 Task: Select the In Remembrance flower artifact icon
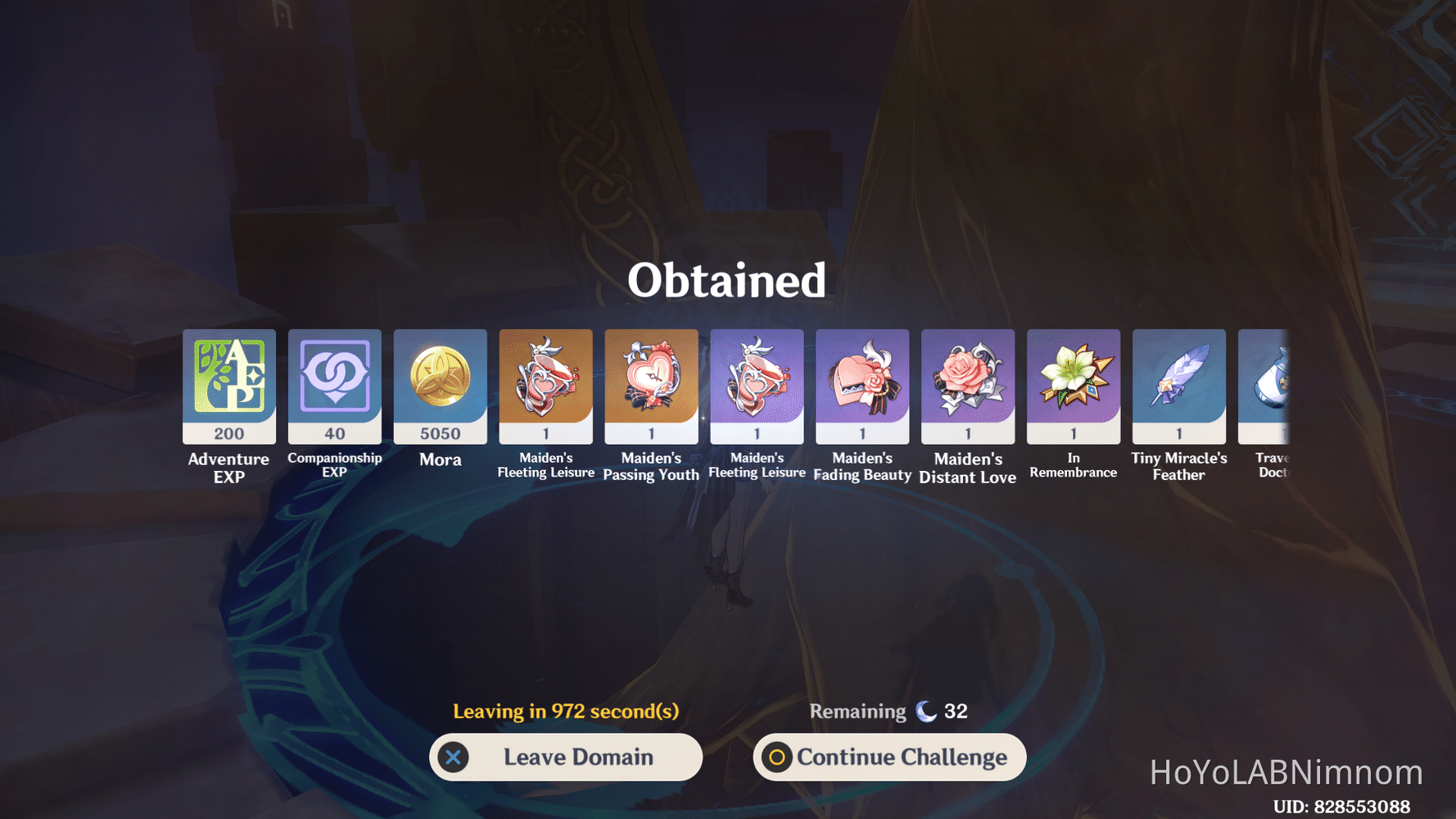click(x=1074, y=378)
